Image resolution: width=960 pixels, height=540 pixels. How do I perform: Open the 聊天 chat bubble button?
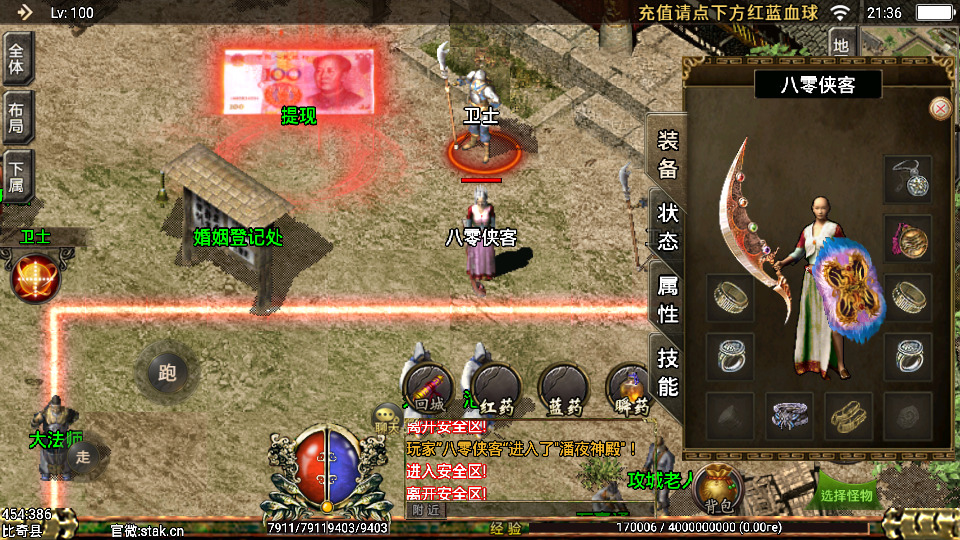(387, 418)
